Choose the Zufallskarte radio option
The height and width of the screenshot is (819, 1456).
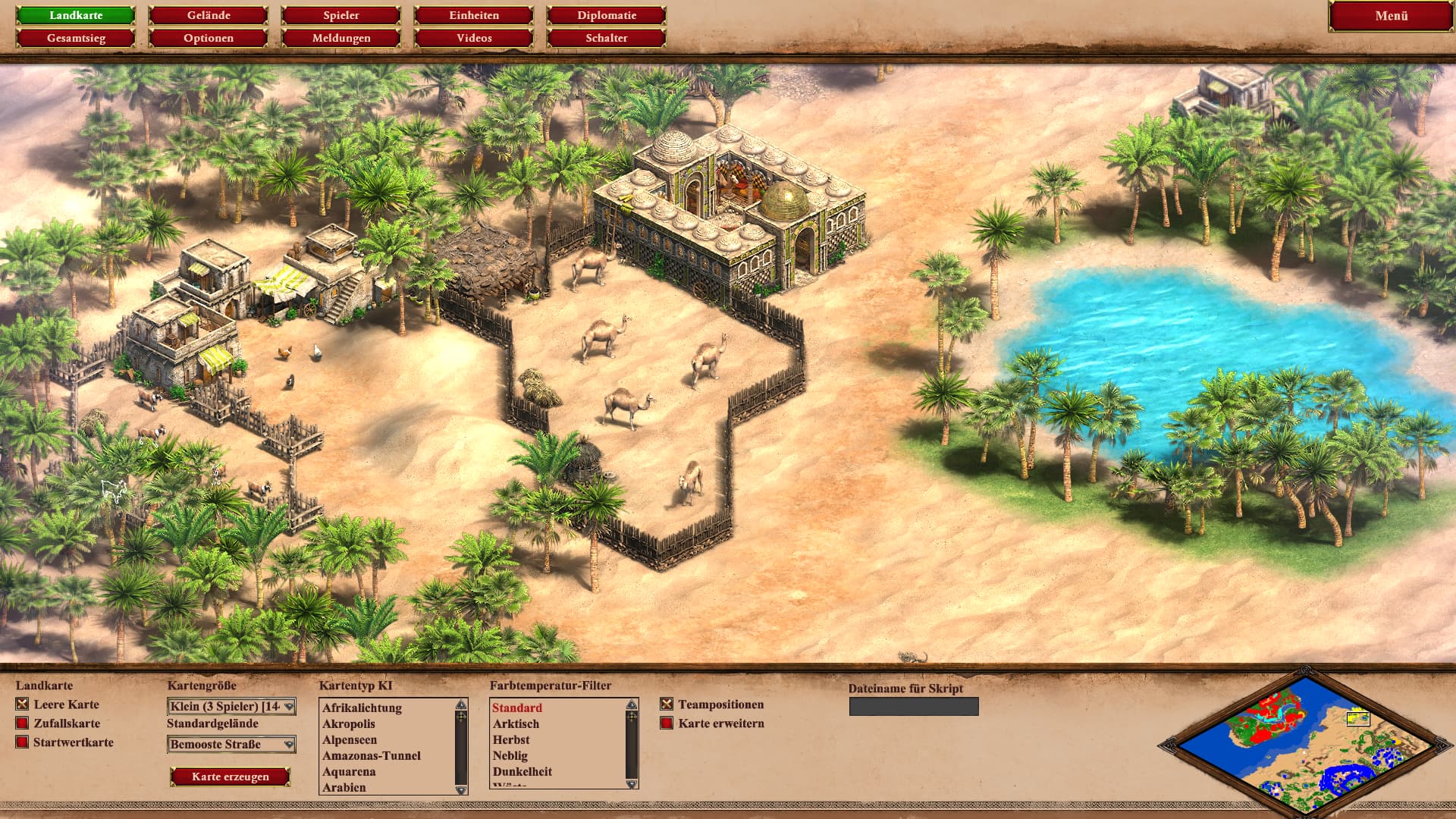[x=23, y=723]
